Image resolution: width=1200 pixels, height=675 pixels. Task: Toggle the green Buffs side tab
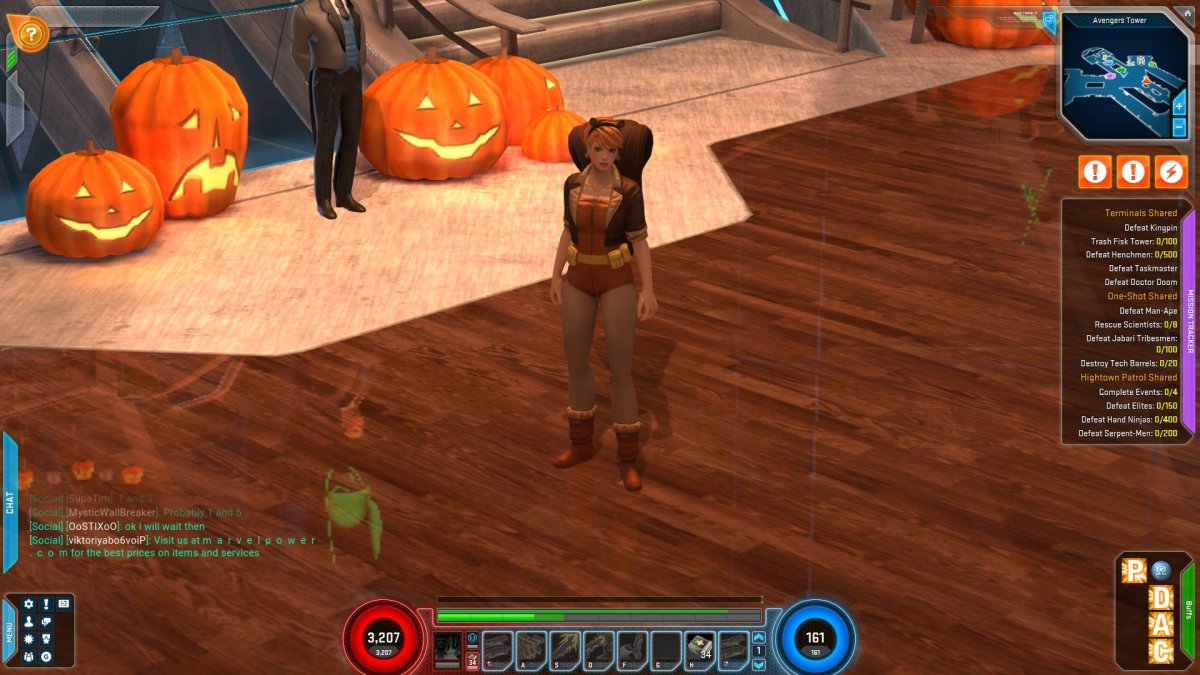click(x=1187, y=609)
